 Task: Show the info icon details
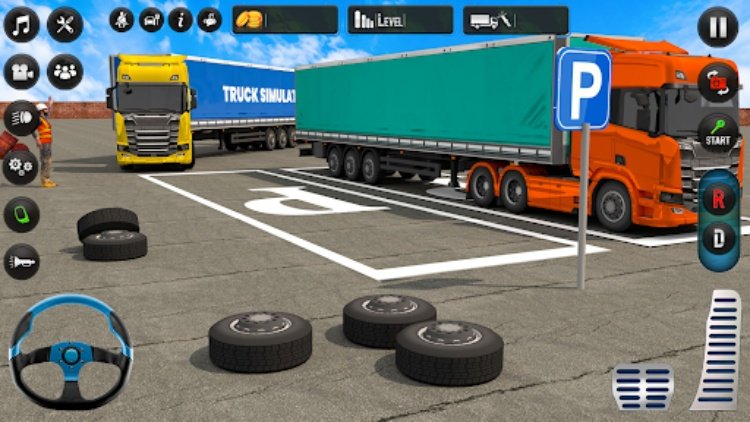pyautogui.click(x=180, y=20)
